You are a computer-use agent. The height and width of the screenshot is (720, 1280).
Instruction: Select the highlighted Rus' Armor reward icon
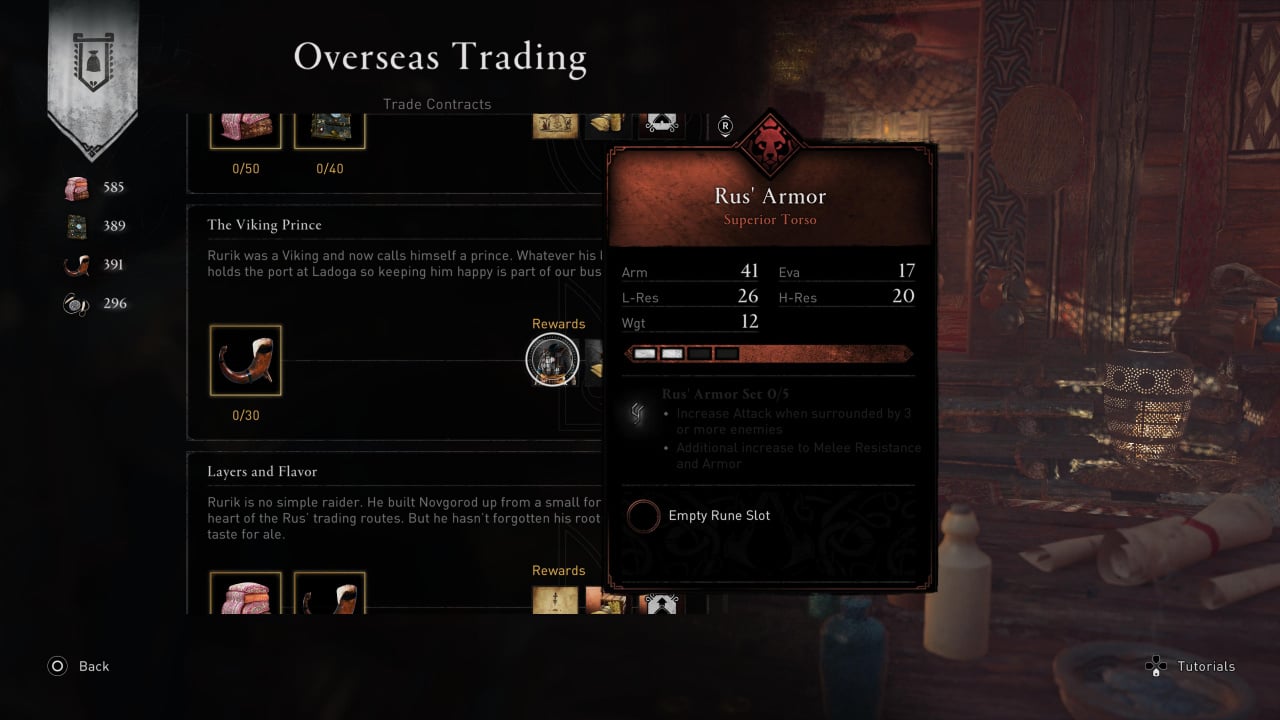coord(551,360)
